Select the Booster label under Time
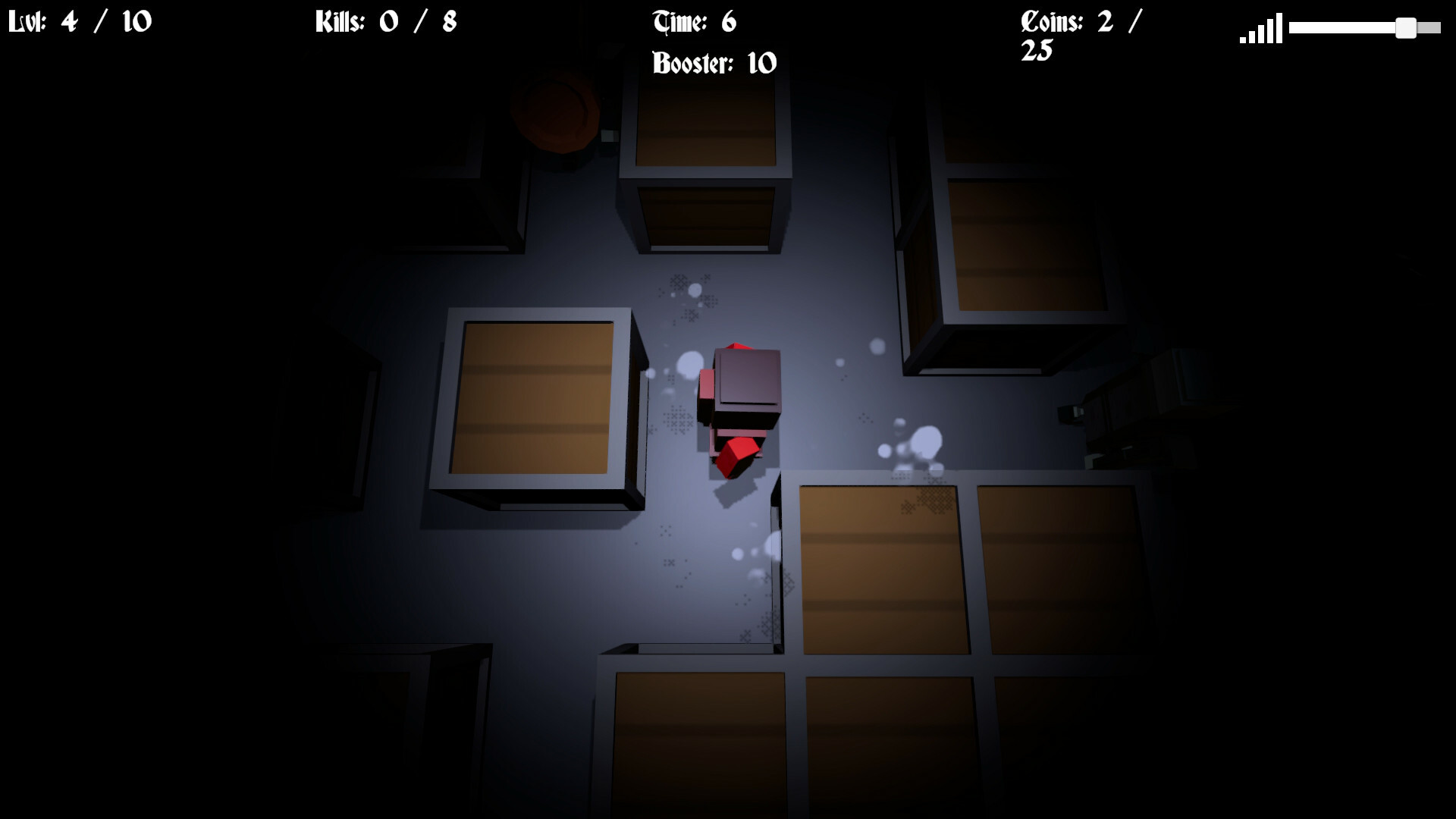1456x819 pixels. 692,62
